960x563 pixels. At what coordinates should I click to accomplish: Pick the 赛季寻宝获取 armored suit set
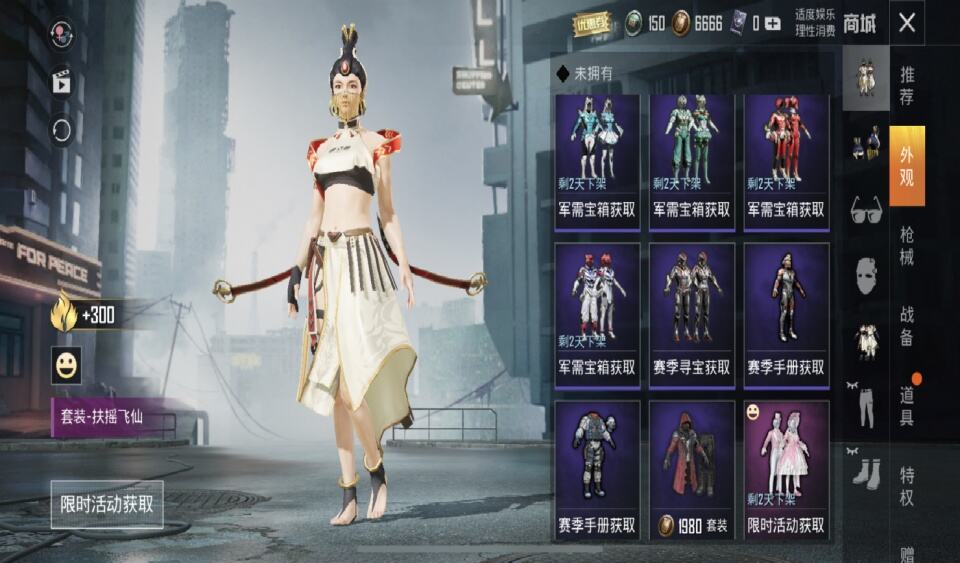pyautogui.click(x=691, y=312)
